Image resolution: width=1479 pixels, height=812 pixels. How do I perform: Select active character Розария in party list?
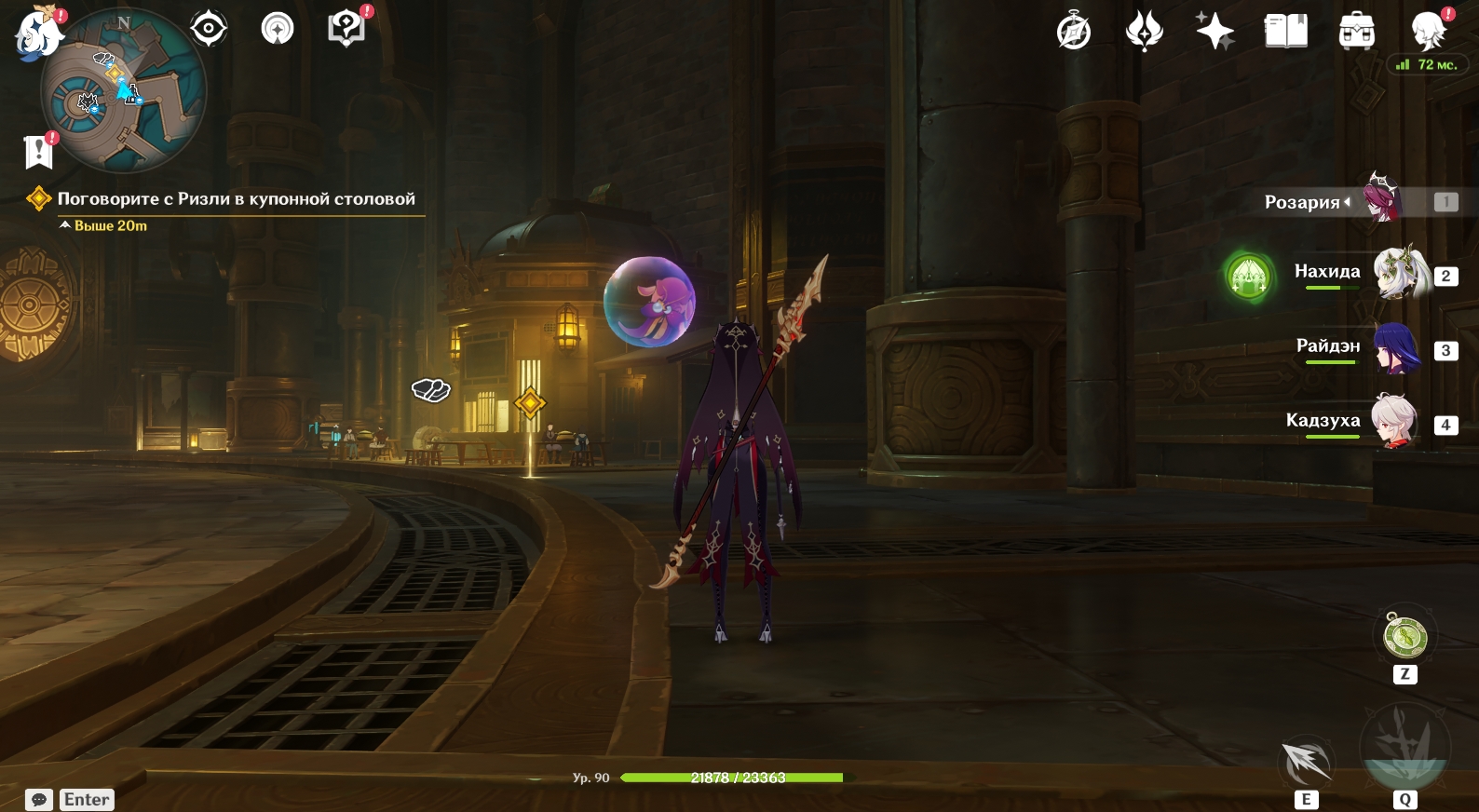[1383, 199]
